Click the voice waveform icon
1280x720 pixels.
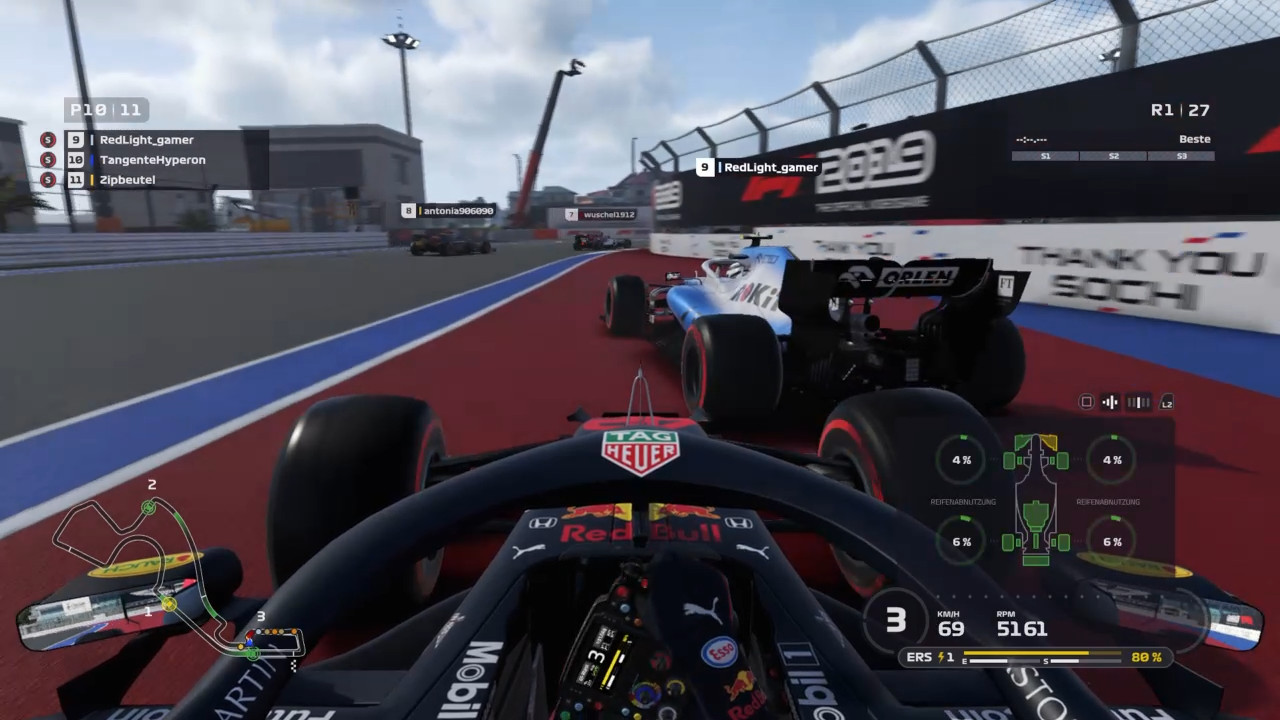coord(1109,402)
